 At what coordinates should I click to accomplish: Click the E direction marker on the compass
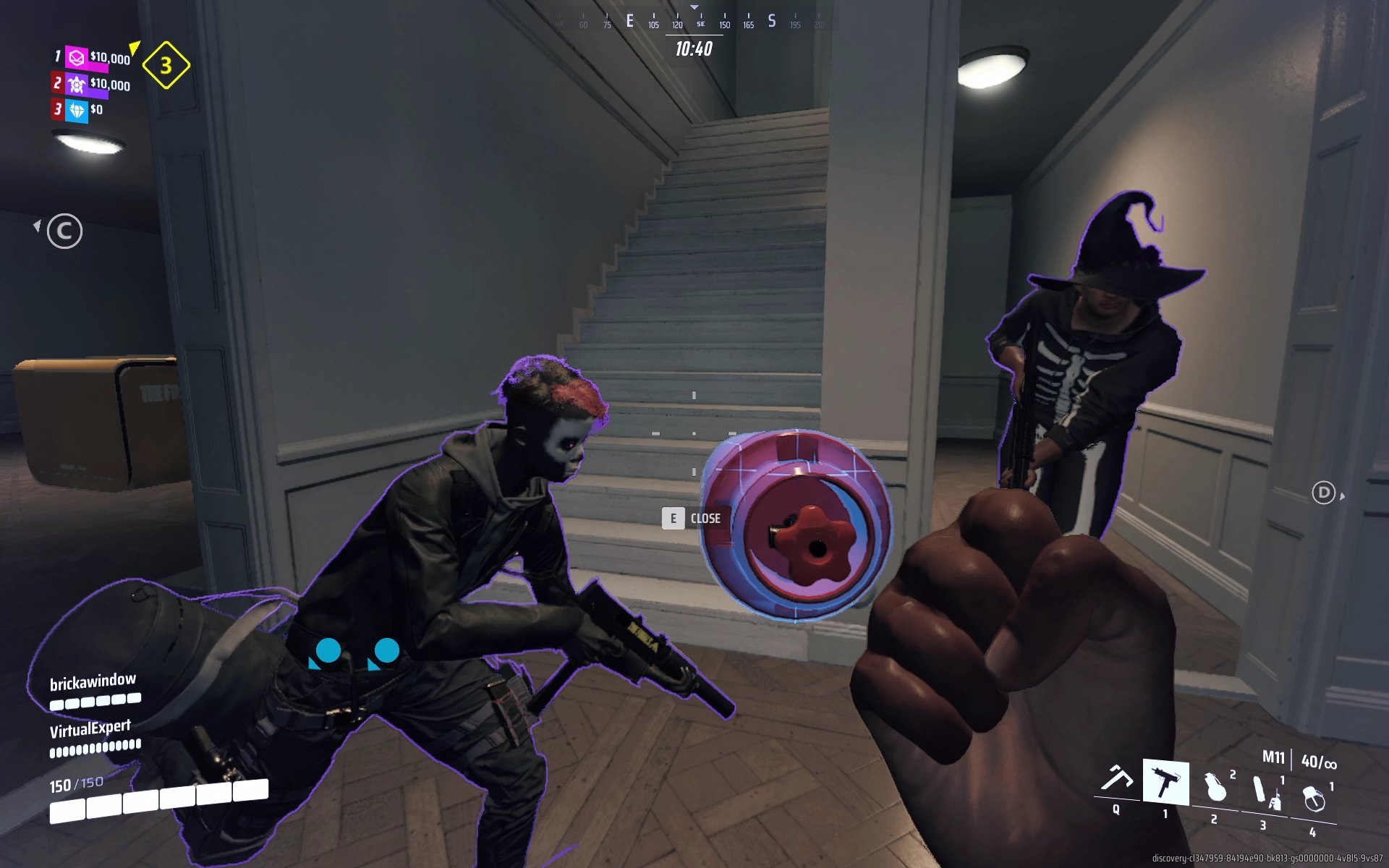pyautogui.click(x=629, y=22)
